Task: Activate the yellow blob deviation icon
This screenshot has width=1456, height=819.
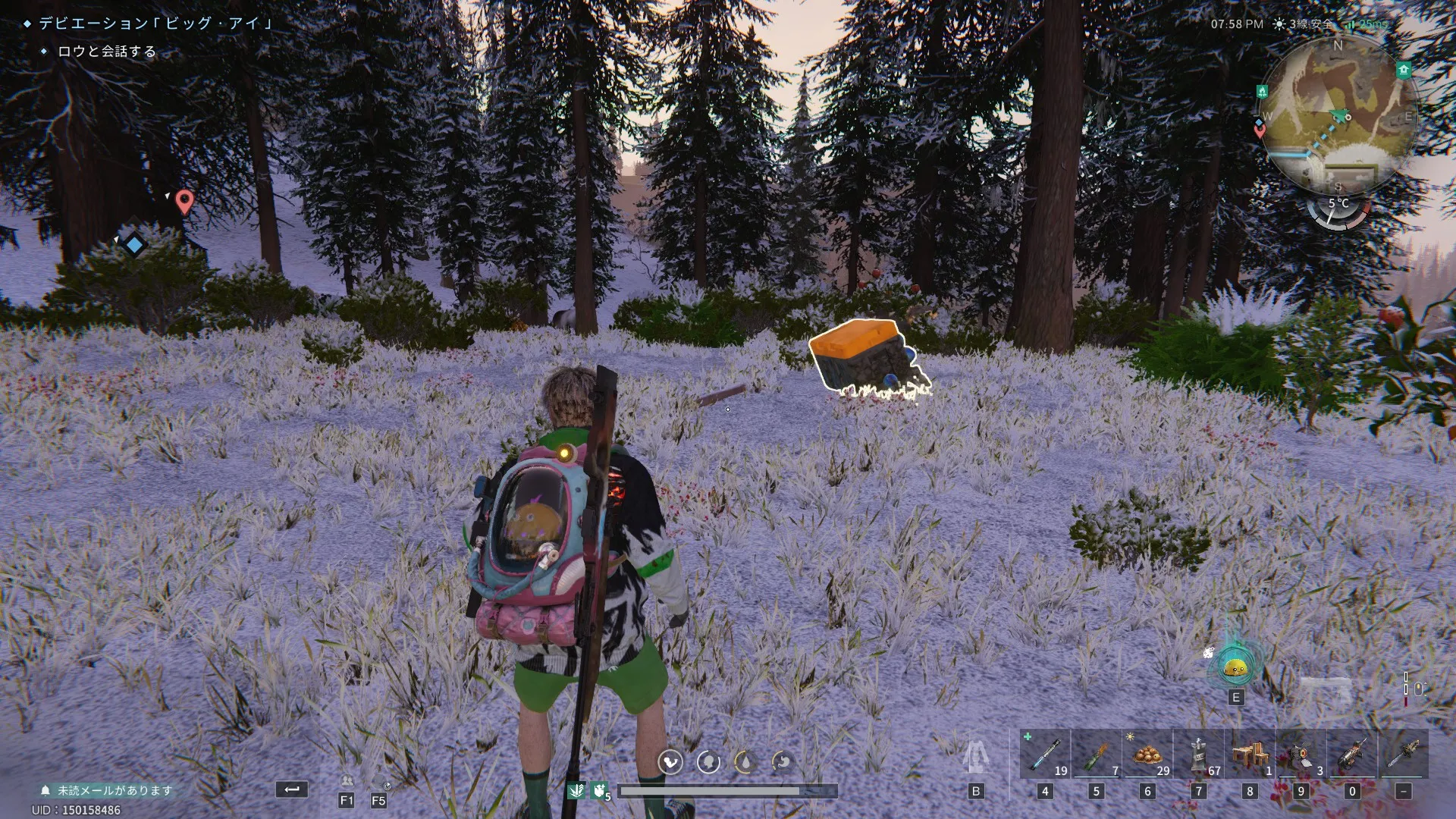Action: [x=1235, y=667]
